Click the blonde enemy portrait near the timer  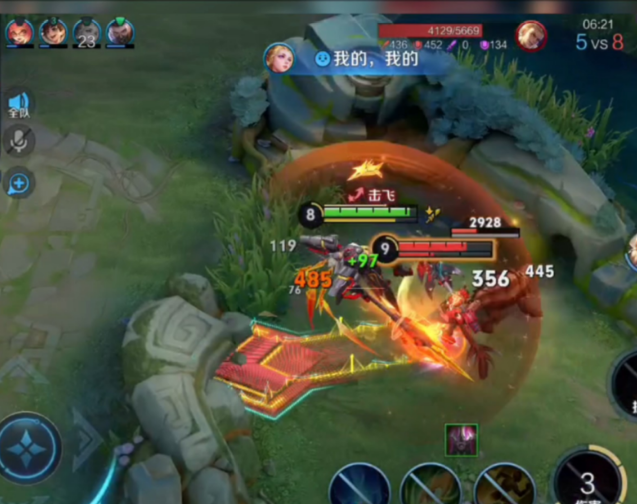tap(531, 36)
